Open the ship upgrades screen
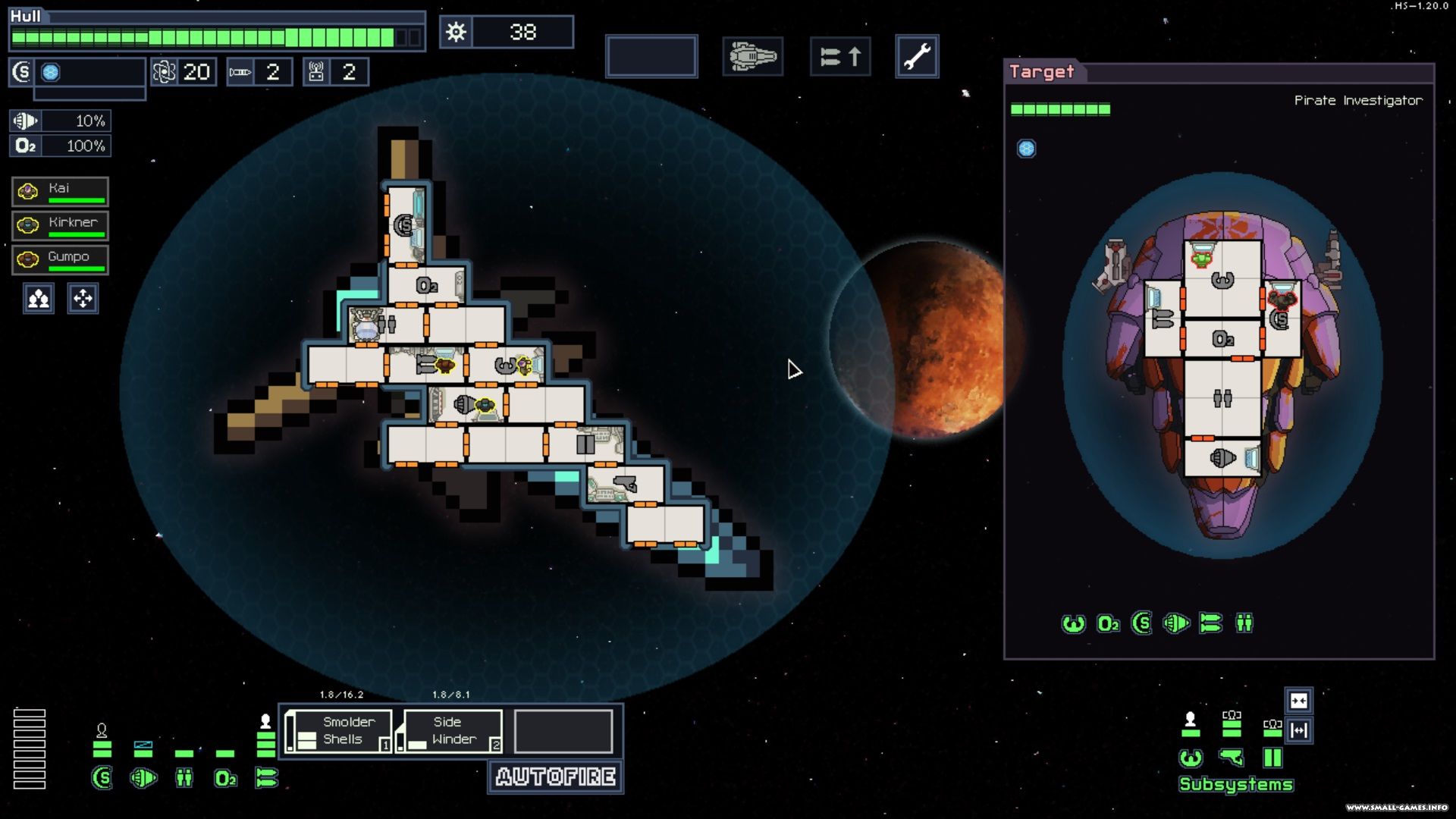Viewport: 1456px width, 819px height. tap(840, 56)
